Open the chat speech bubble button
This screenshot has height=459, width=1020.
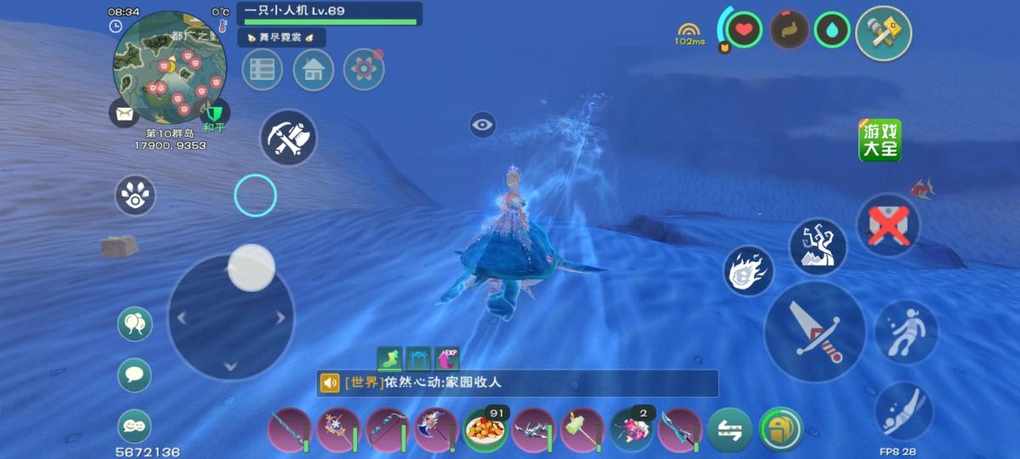coord(135,375)
